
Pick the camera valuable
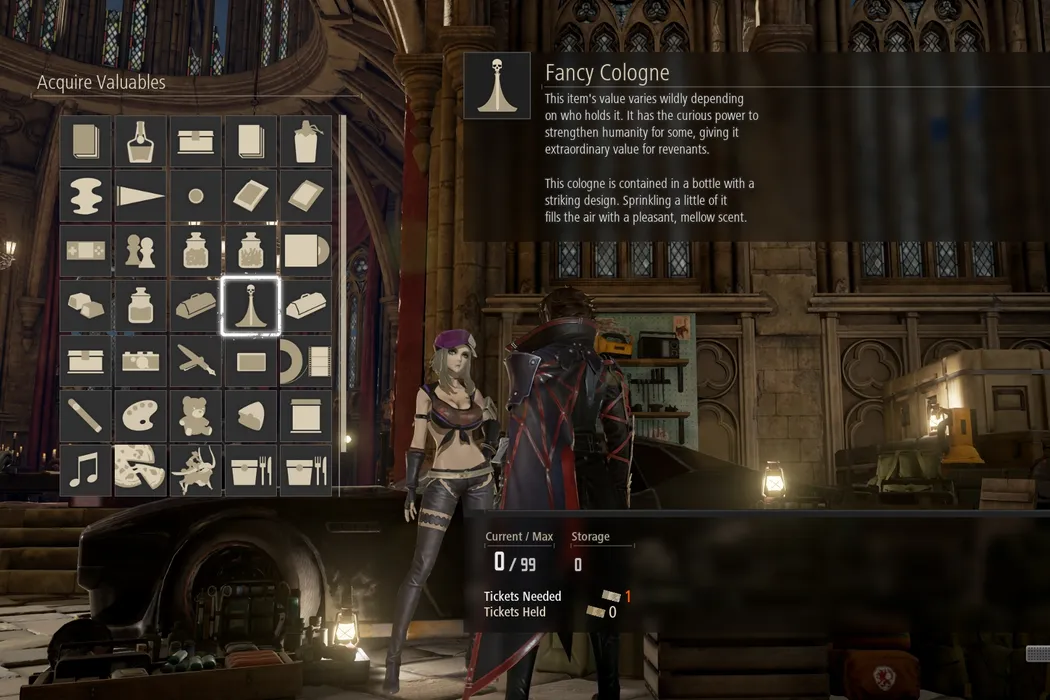click(140, 361)
